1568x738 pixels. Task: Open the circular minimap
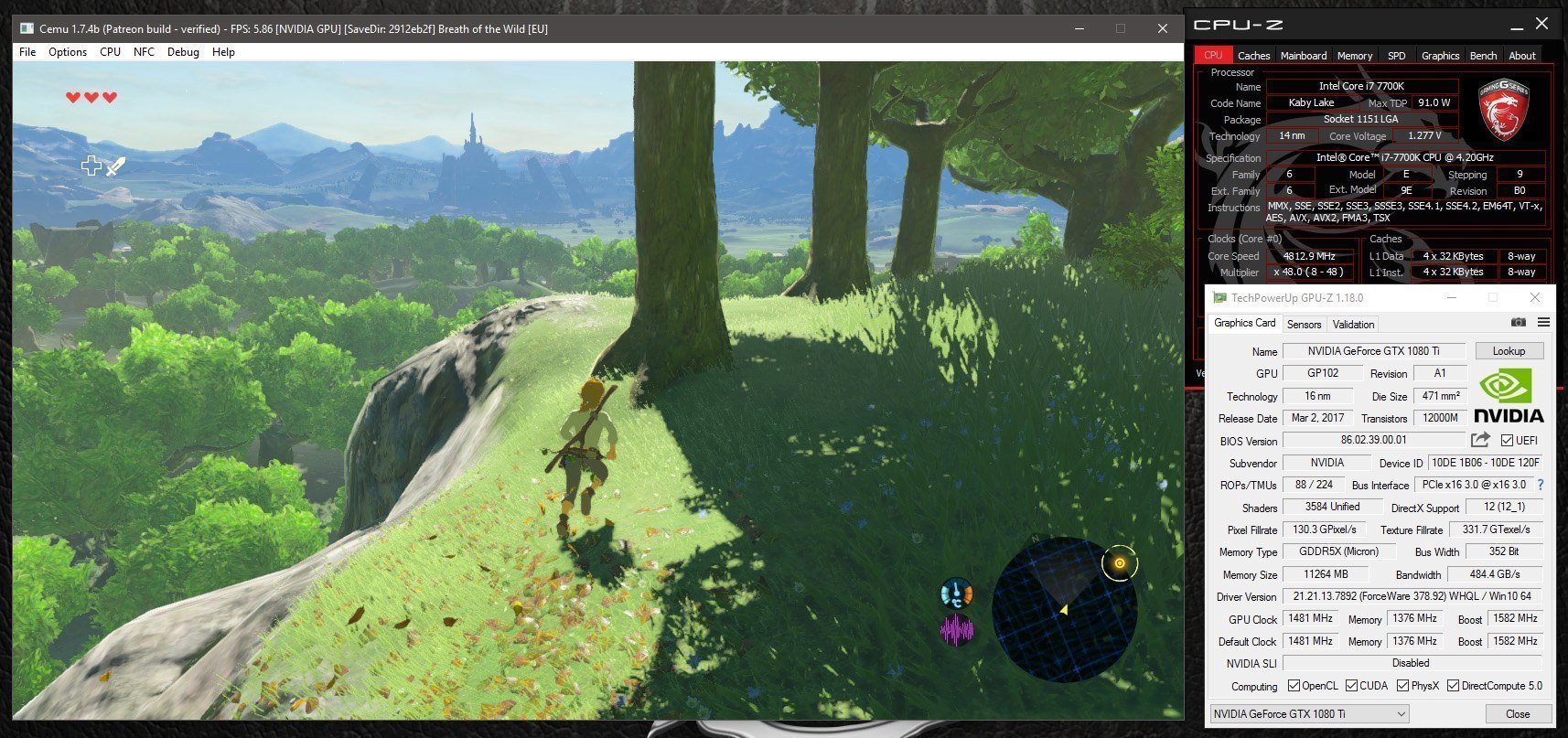coord(1064,609)
